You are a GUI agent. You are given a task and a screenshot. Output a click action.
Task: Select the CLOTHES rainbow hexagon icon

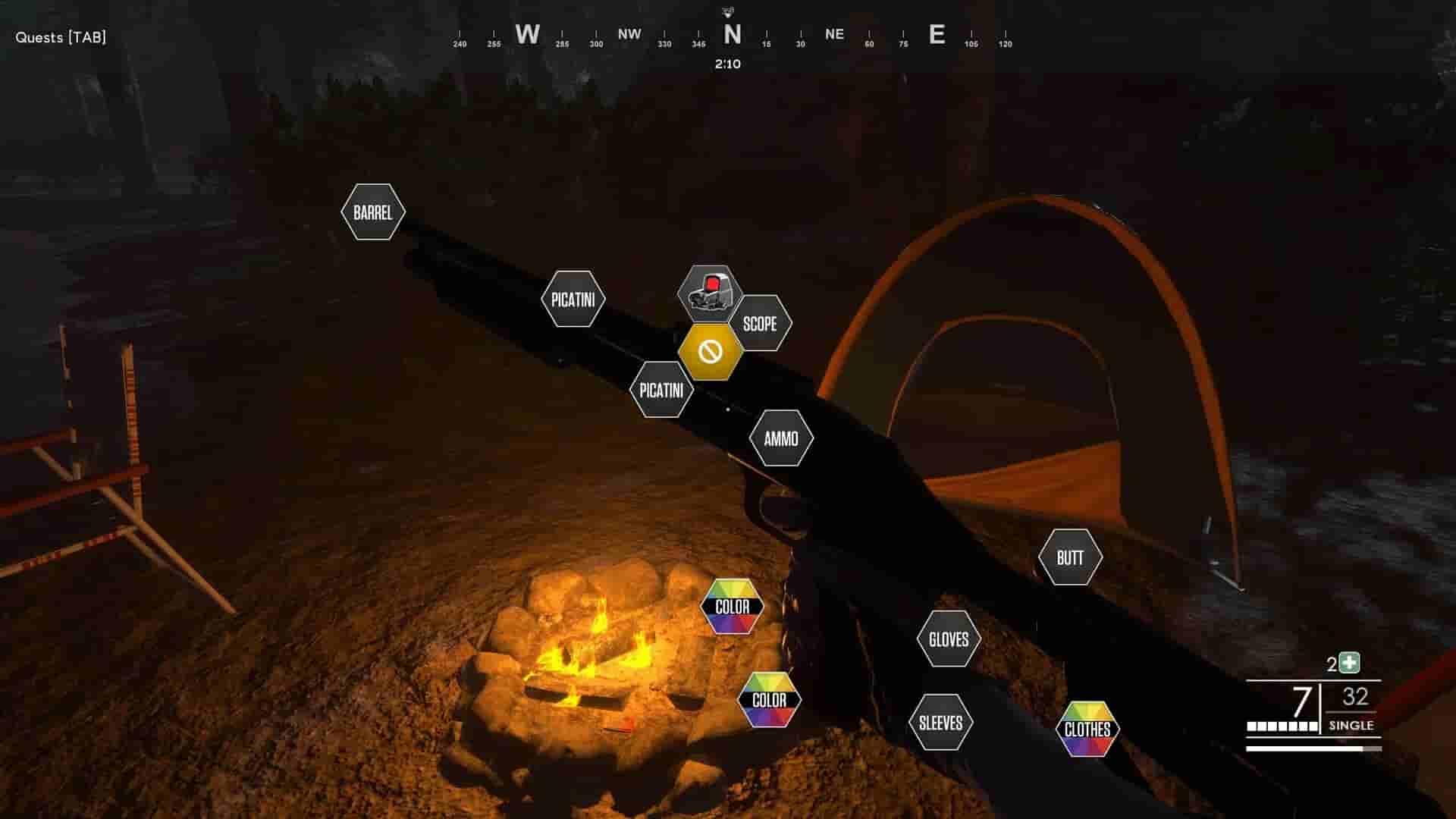[x=1087, y=729]
